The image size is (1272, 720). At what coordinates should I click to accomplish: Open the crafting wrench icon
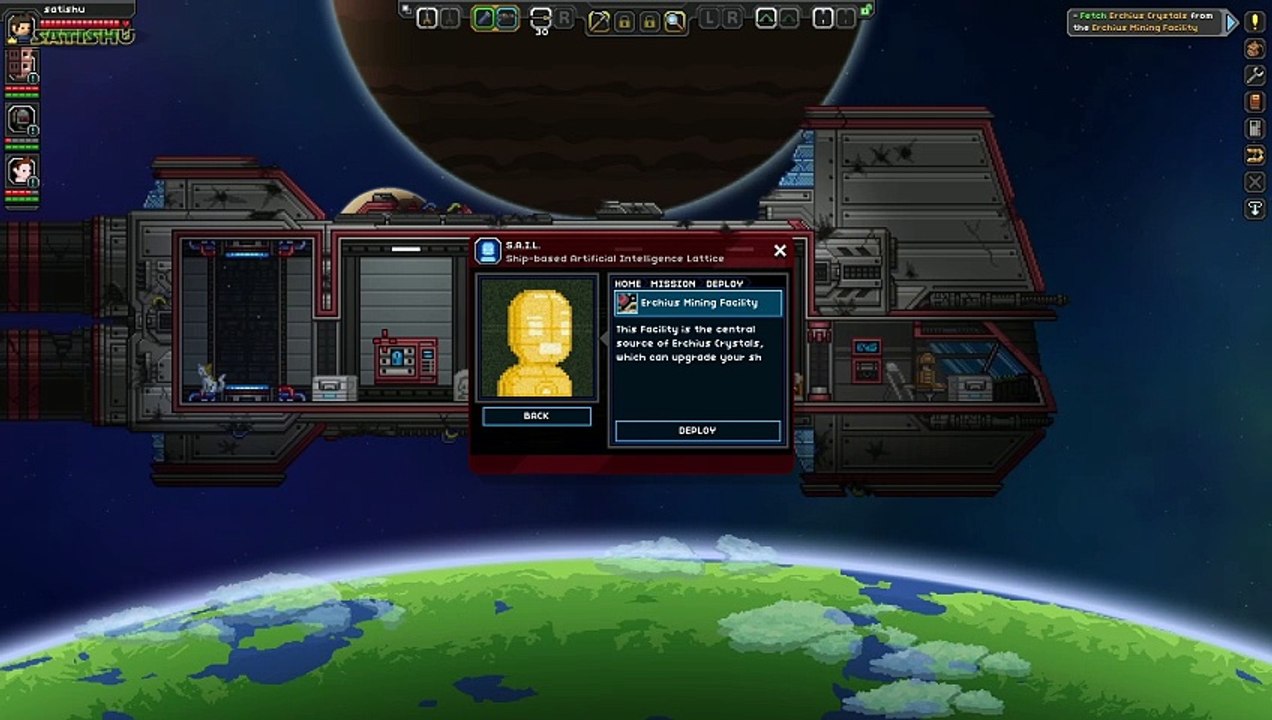pos(1254,75)
